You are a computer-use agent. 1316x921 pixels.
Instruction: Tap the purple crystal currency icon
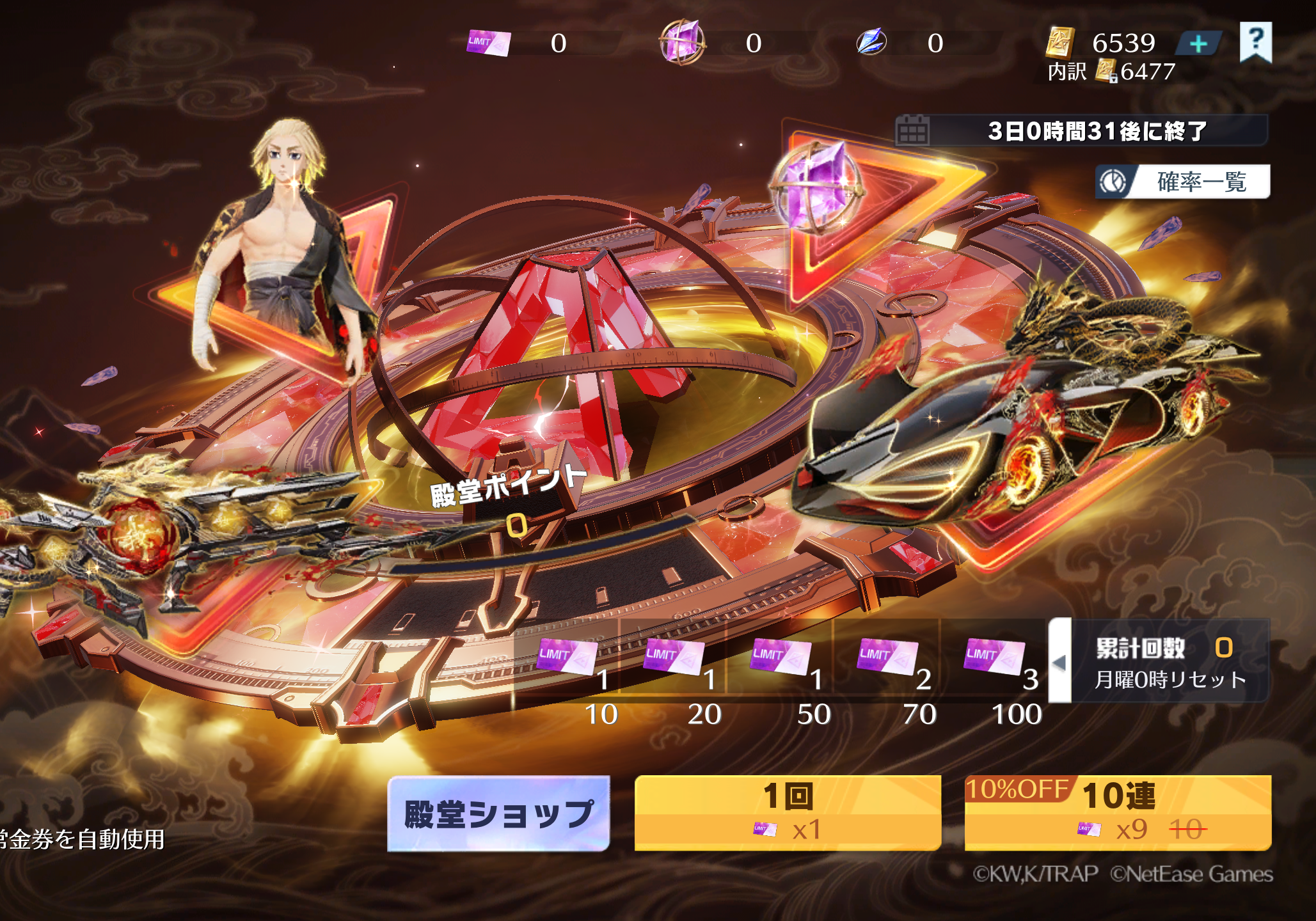tap(682, 42)
